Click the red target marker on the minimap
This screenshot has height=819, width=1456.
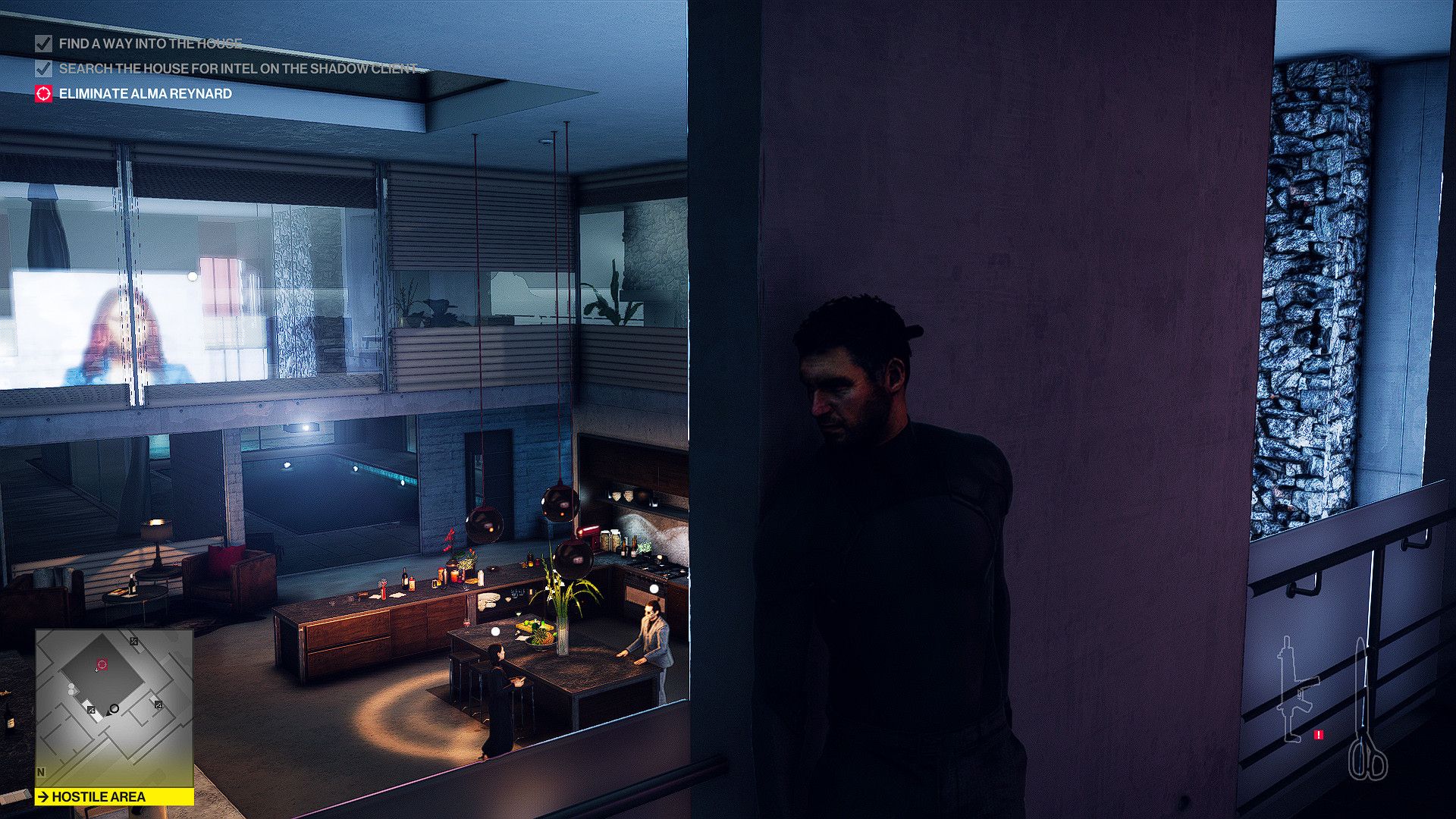point(102,664)
